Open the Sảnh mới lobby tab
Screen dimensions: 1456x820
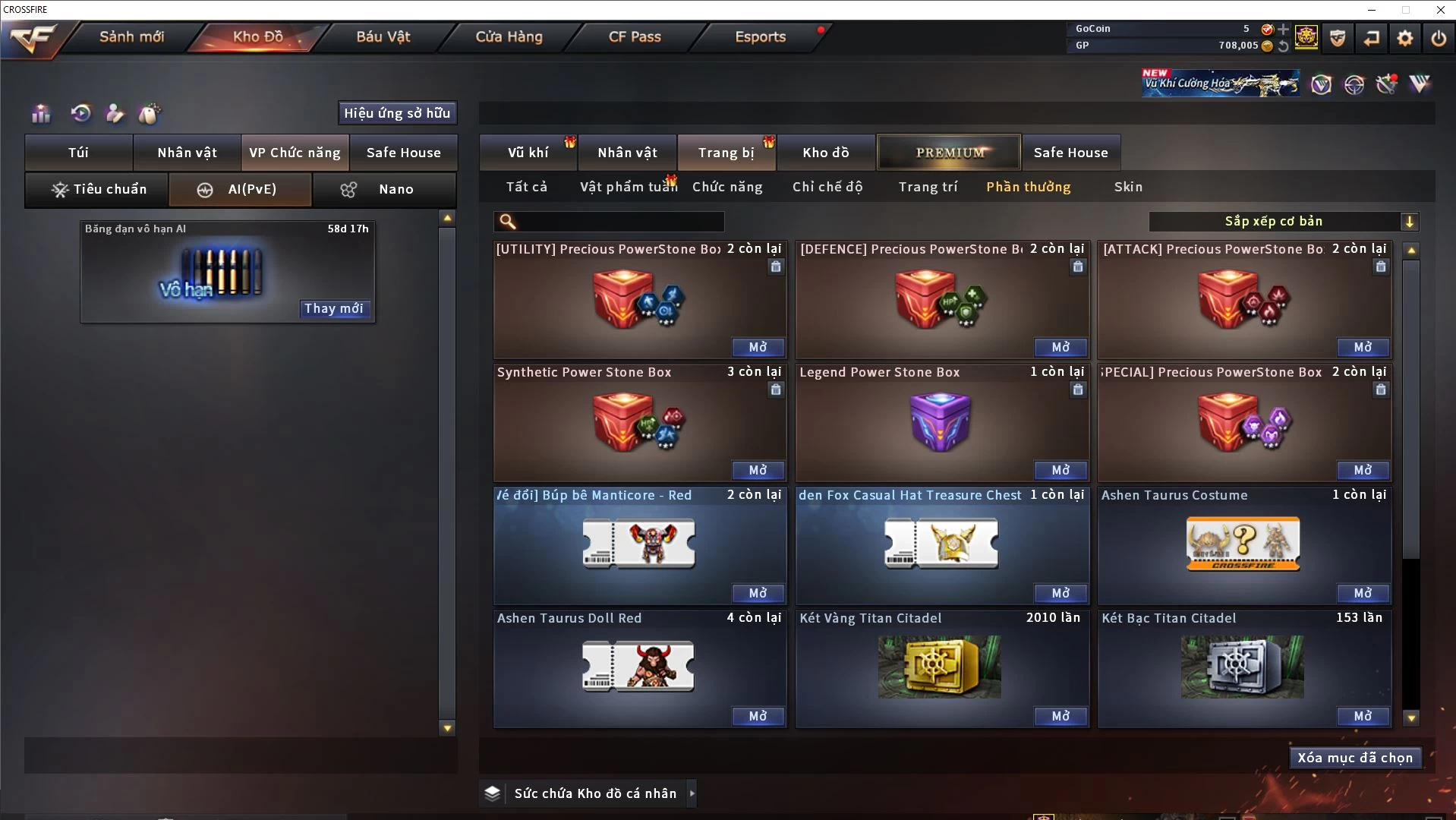click(x=131, y=36)
